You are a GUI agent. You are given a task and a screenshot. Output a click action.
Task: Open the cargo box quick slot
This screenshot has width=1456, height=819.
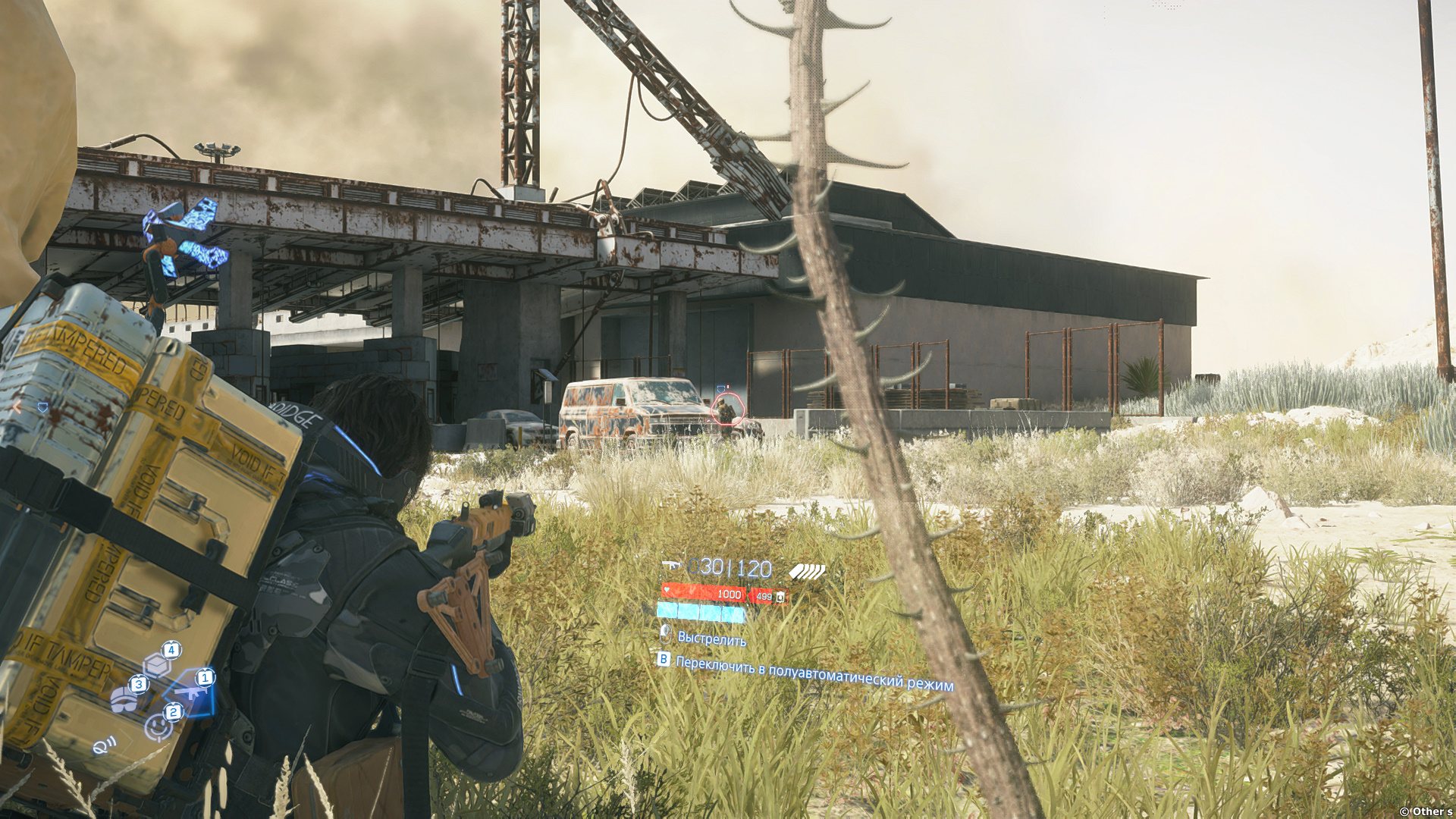[158, 665]
